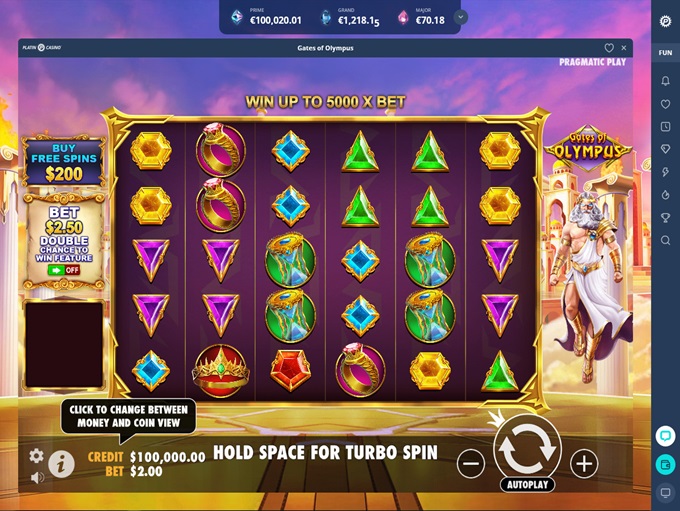Open the live chat bubble button
Image resolution: width=680 pixels, height=511 pixels.
665,436
